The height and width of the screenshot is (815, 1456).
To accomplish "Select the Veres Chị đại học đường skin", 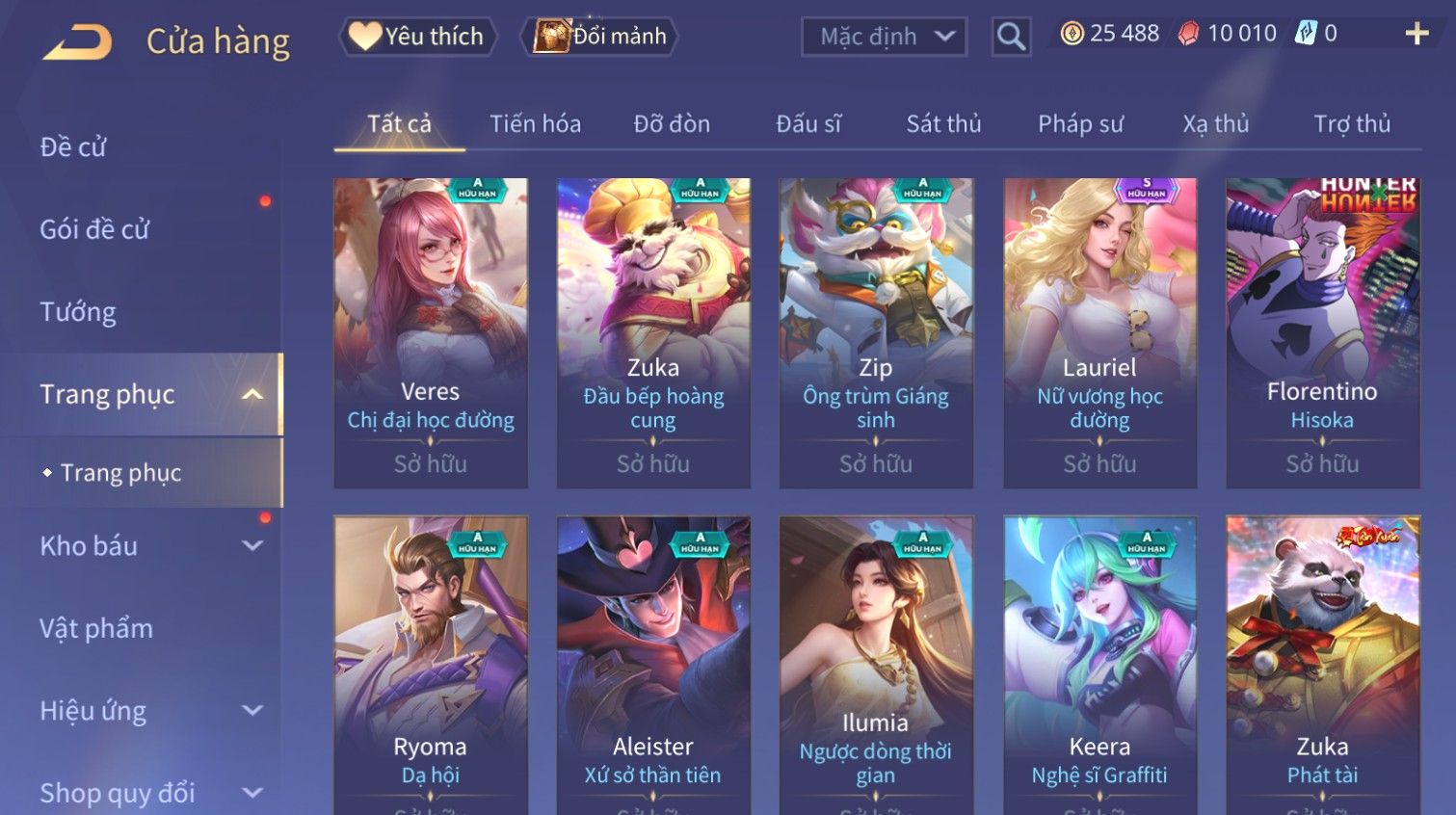I will tap(431, 332).
